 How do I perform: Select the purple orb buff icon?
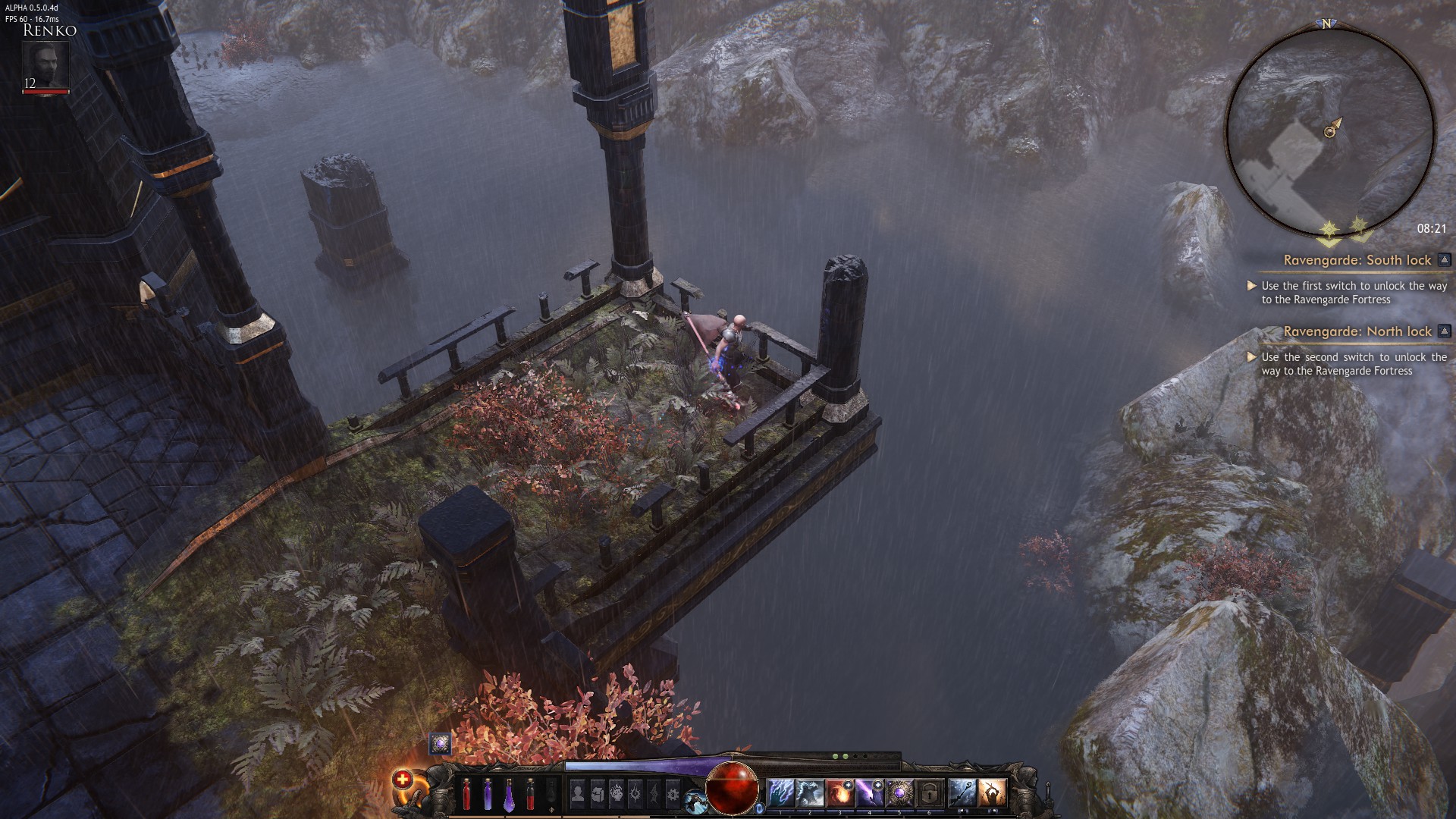tap(440, 743)
